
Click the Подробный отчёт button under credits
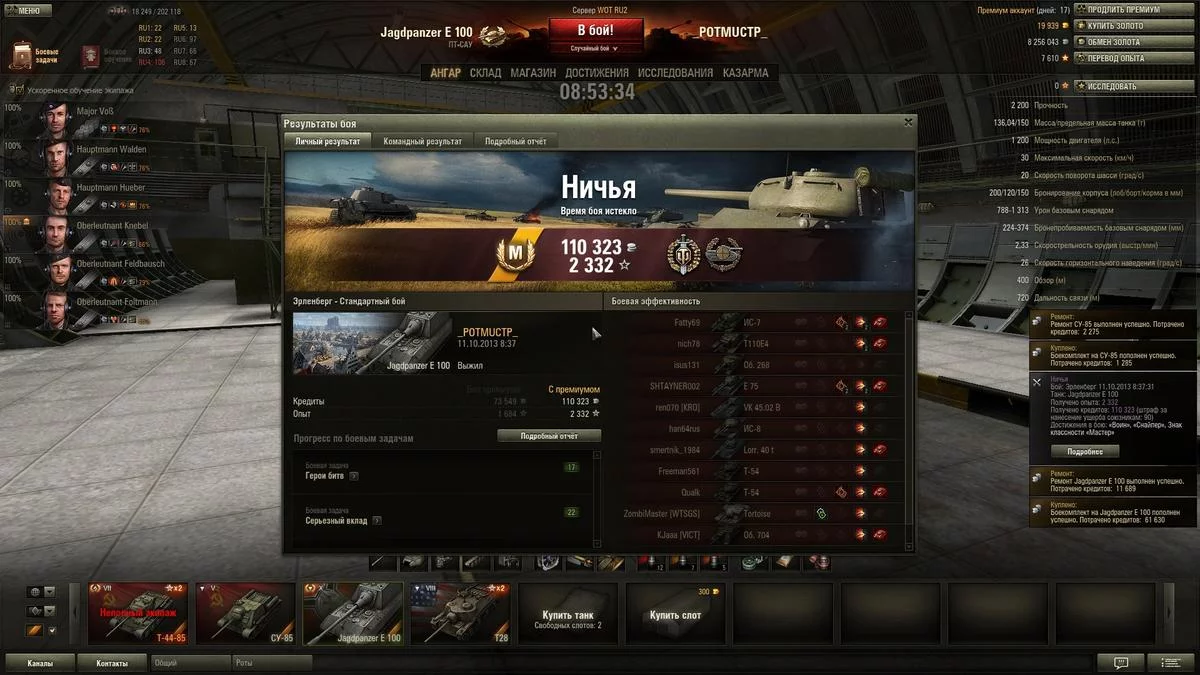coord(548,436)
